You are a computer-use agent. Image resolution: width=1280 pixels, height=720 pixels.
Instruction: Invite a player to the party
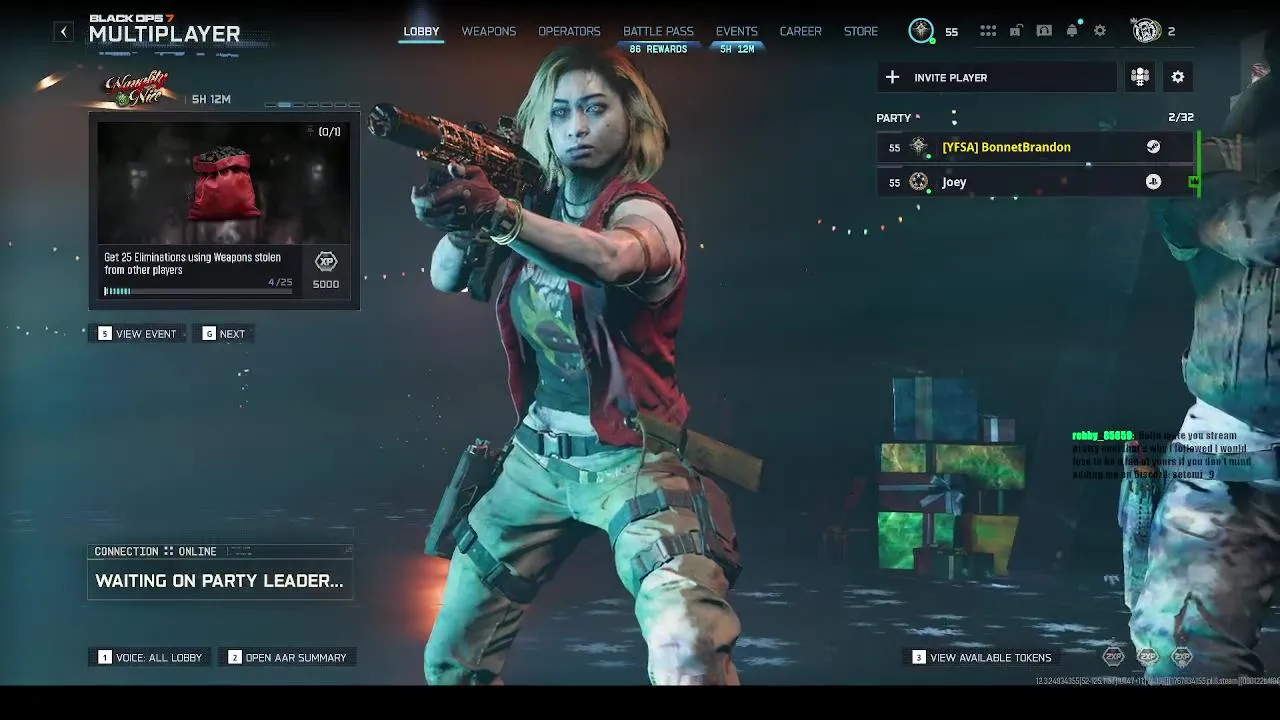coord(996,77)
